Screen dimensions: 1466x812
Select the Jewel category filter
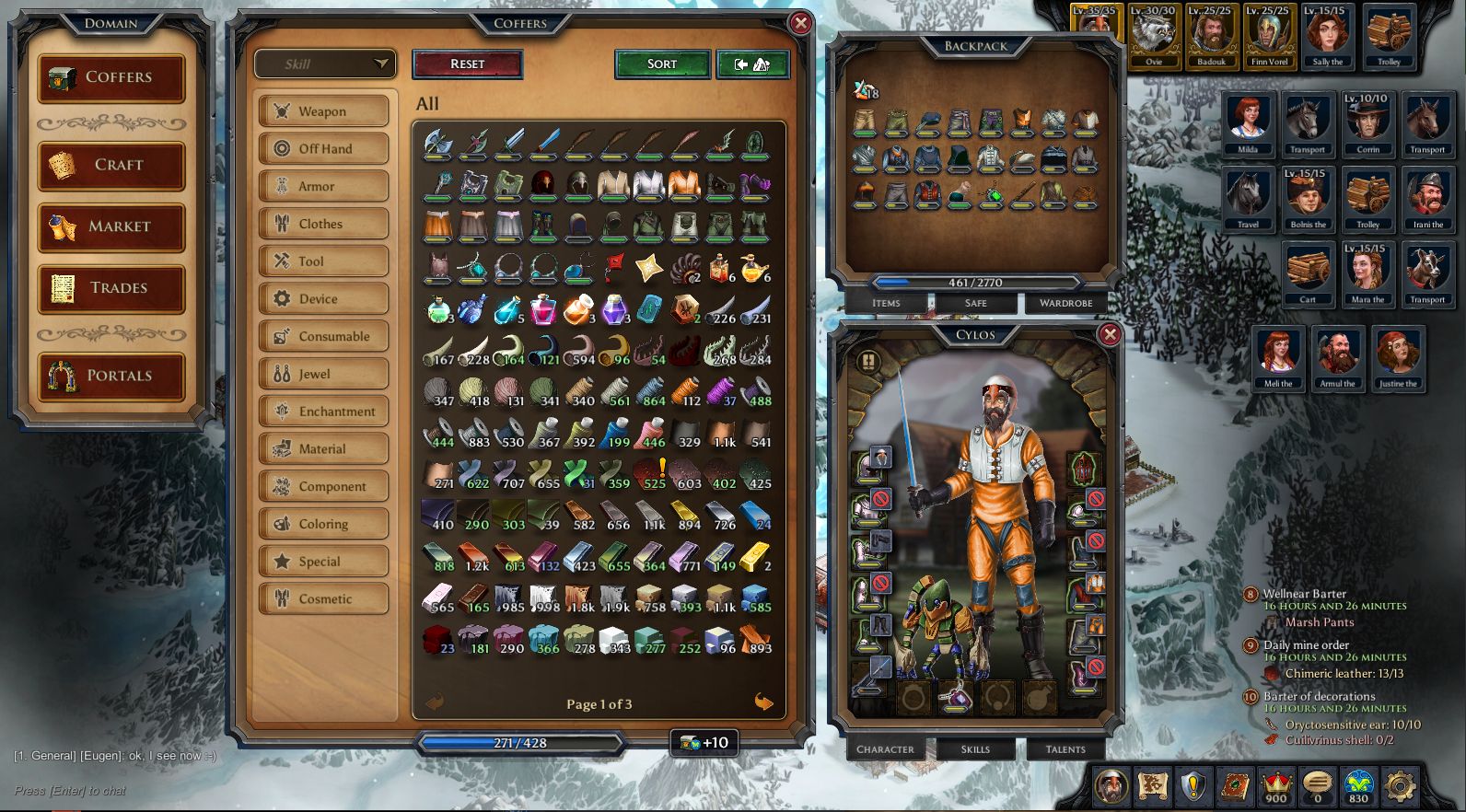click(x=323, y=374)
